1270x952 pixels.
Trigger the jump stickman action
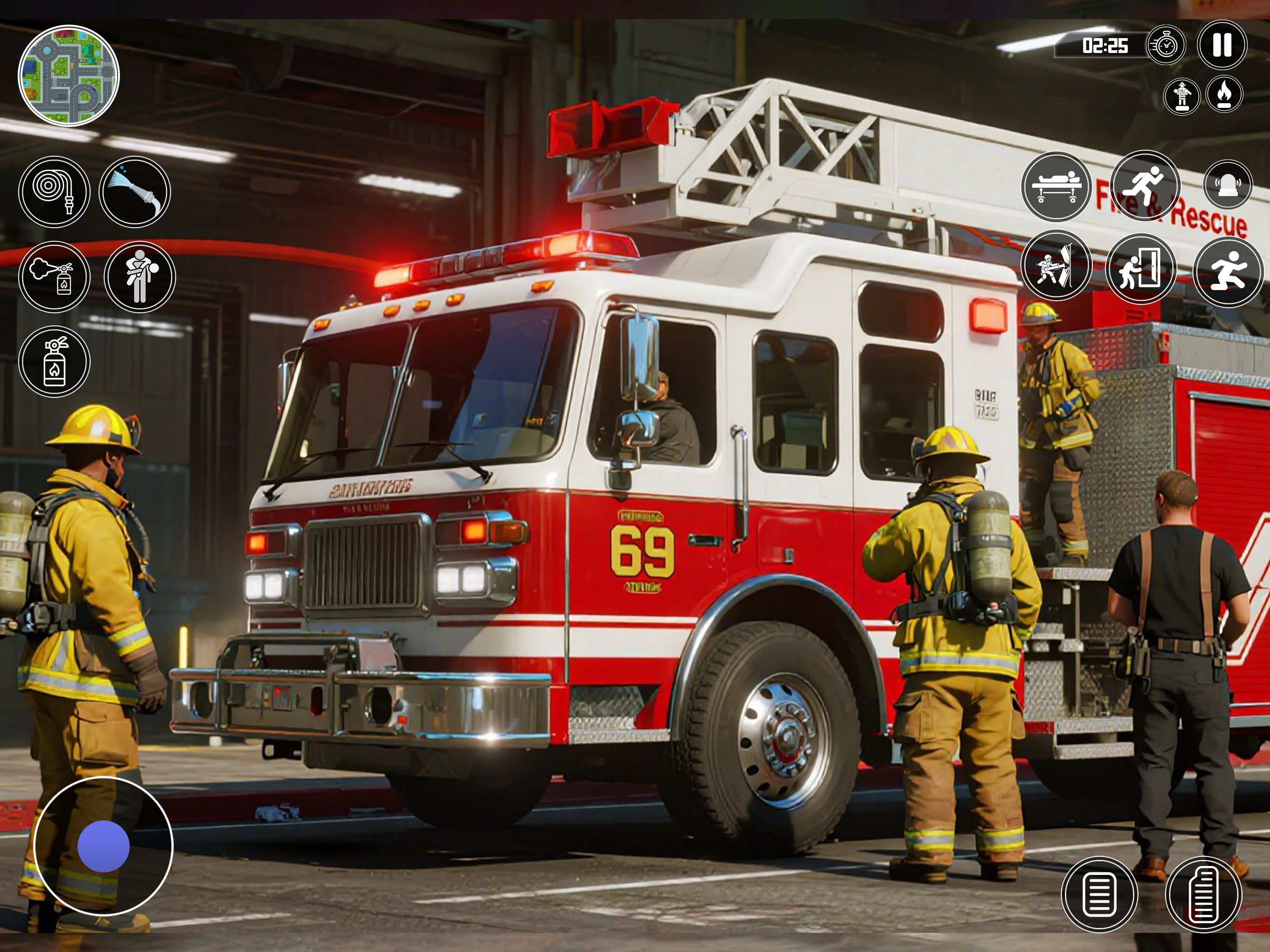pos(1228,271)
